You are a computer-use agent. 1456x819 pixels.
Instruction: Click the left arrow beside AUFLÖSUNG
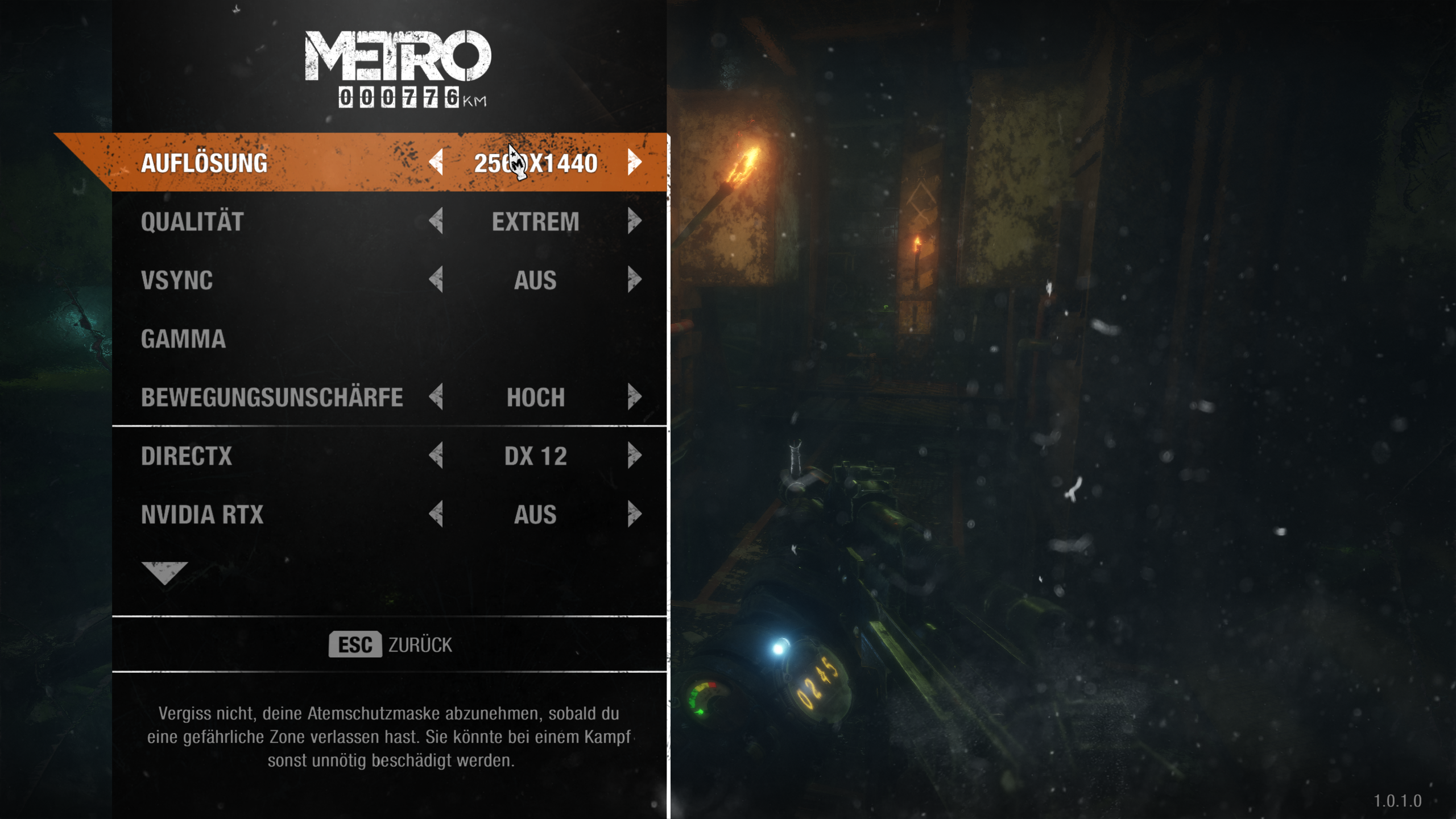click(x=436, y=164)
